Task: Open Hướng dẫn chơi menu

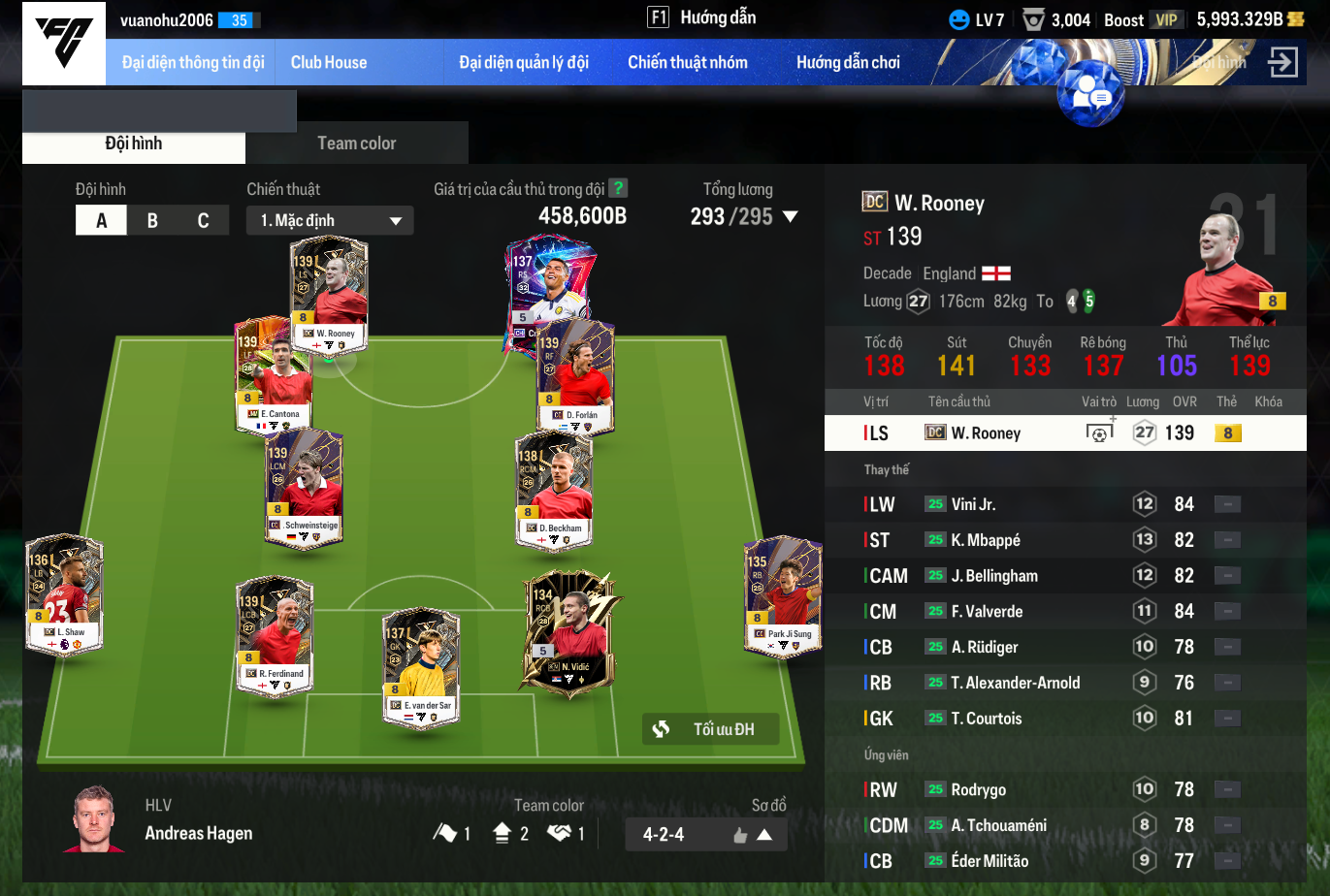Action: pos(848,62)
